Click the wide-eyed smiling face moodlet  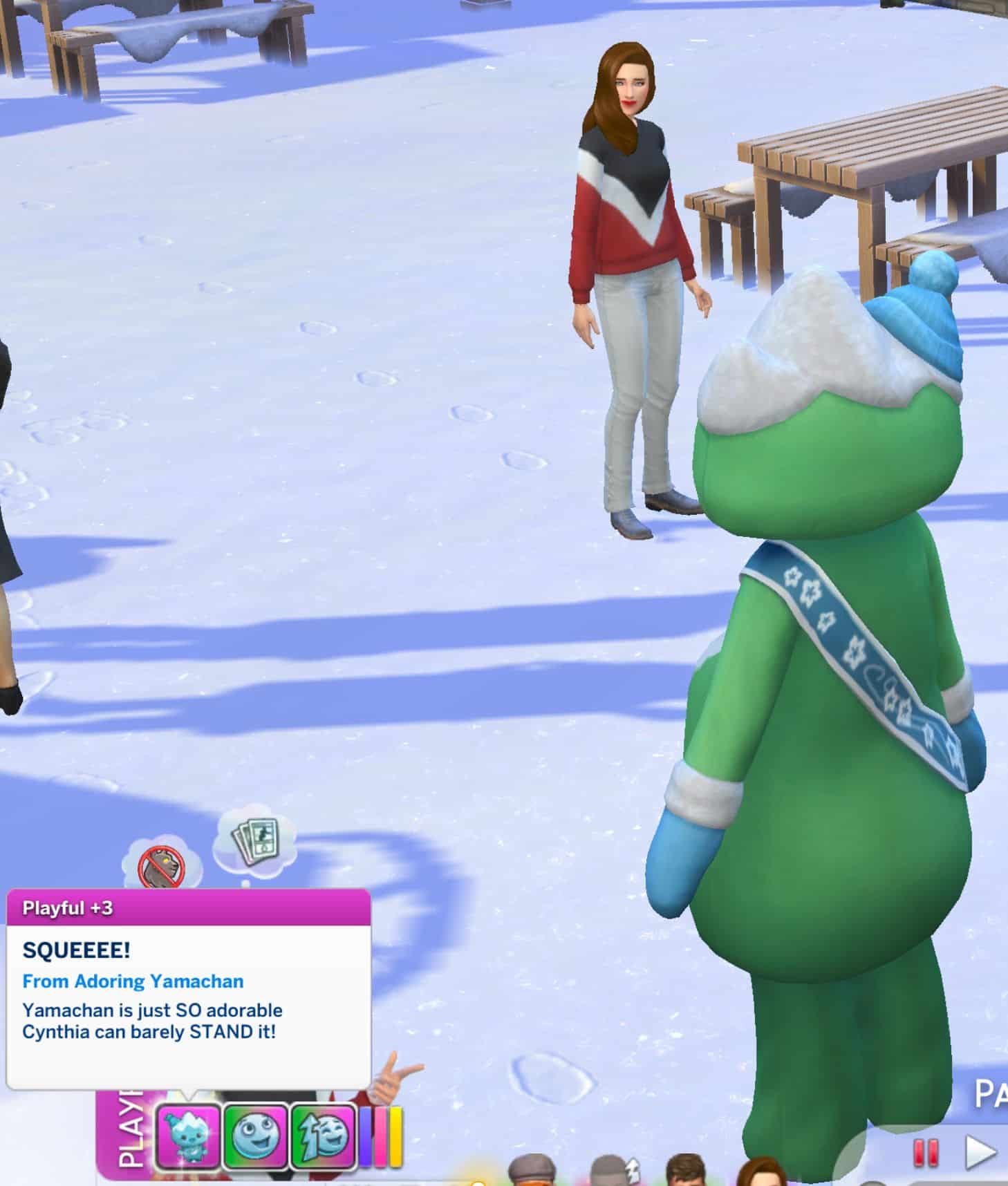coord(256,1136)
